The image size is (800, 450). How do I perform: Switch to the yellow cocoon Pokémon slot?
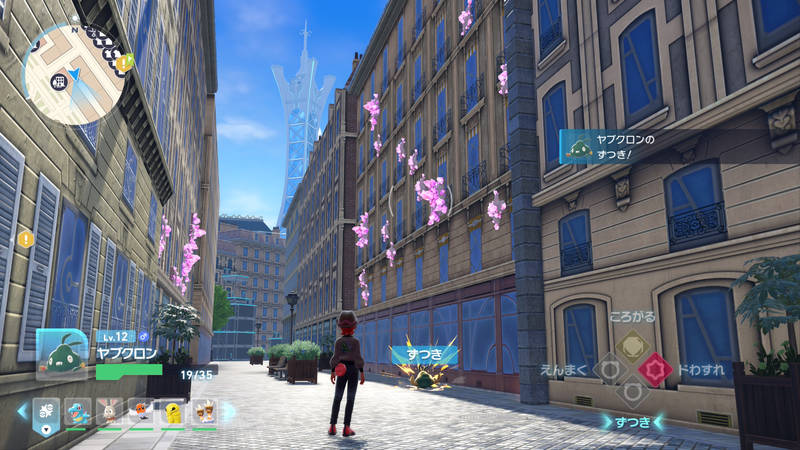(x=174, y=411)
